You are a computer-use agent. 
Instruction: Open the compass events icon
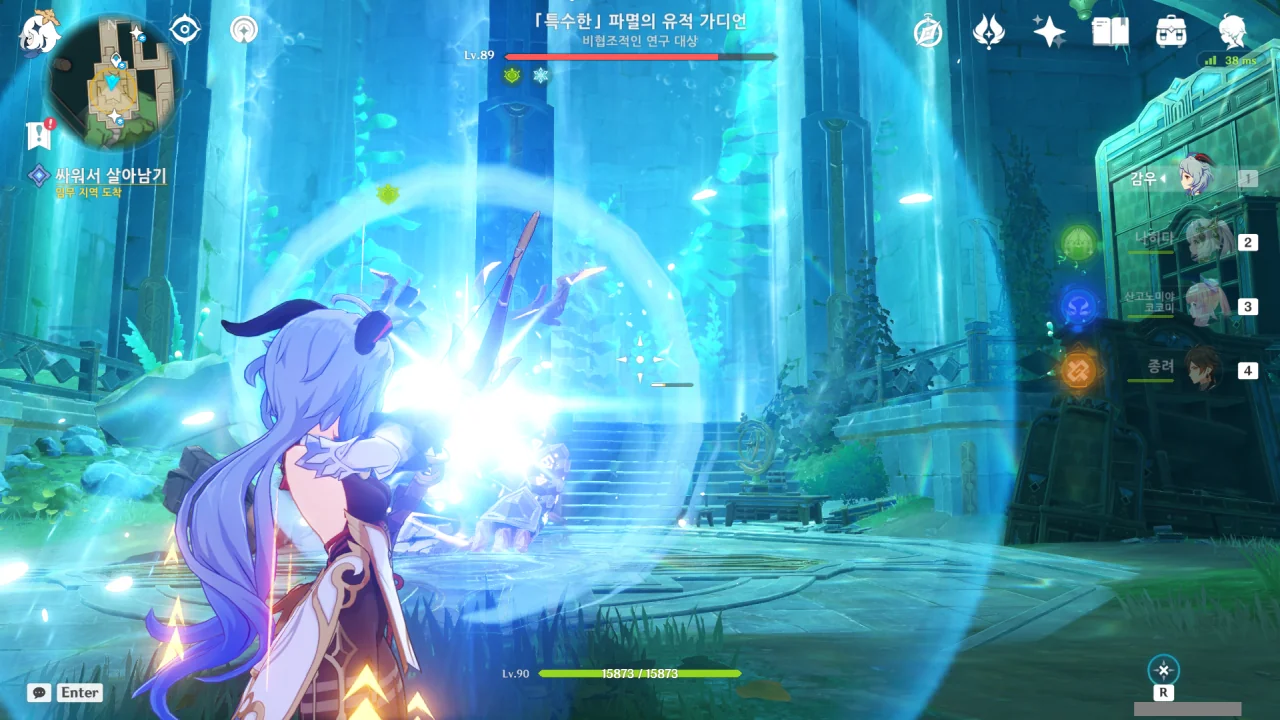pyautogui.click(x=928, y=33)
